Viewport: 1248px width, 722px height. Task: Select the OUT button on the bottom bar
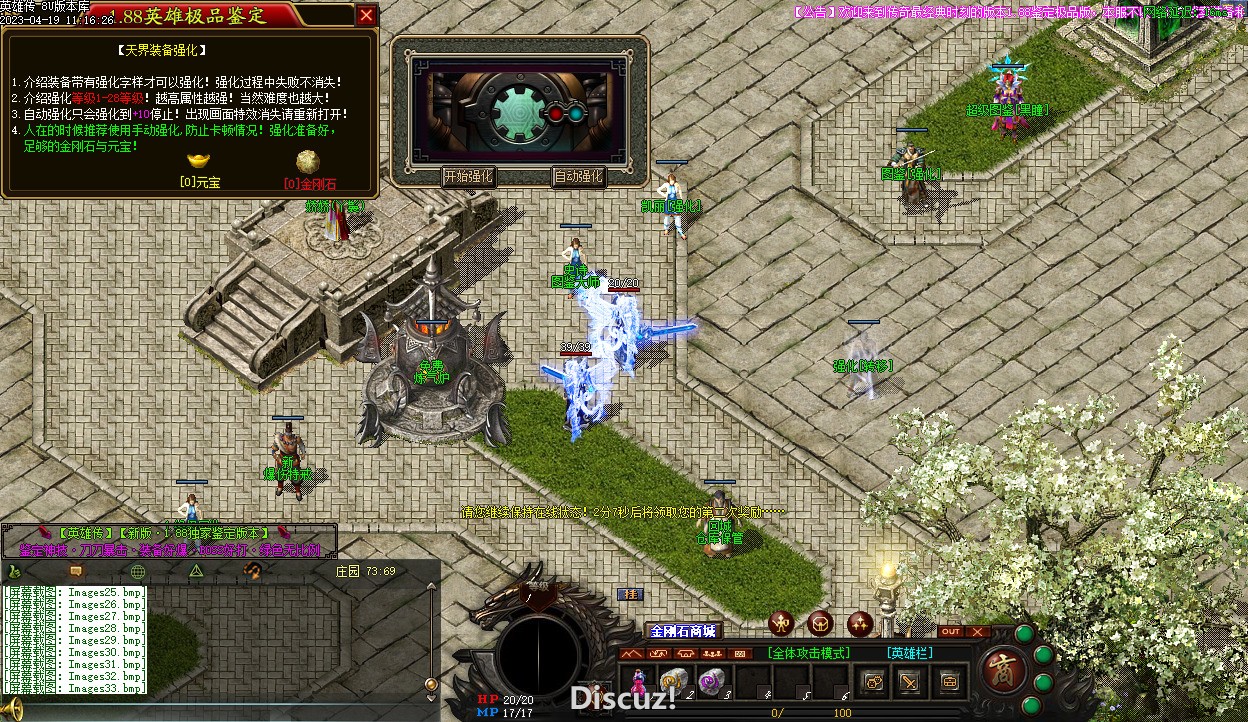click(951, 632)
